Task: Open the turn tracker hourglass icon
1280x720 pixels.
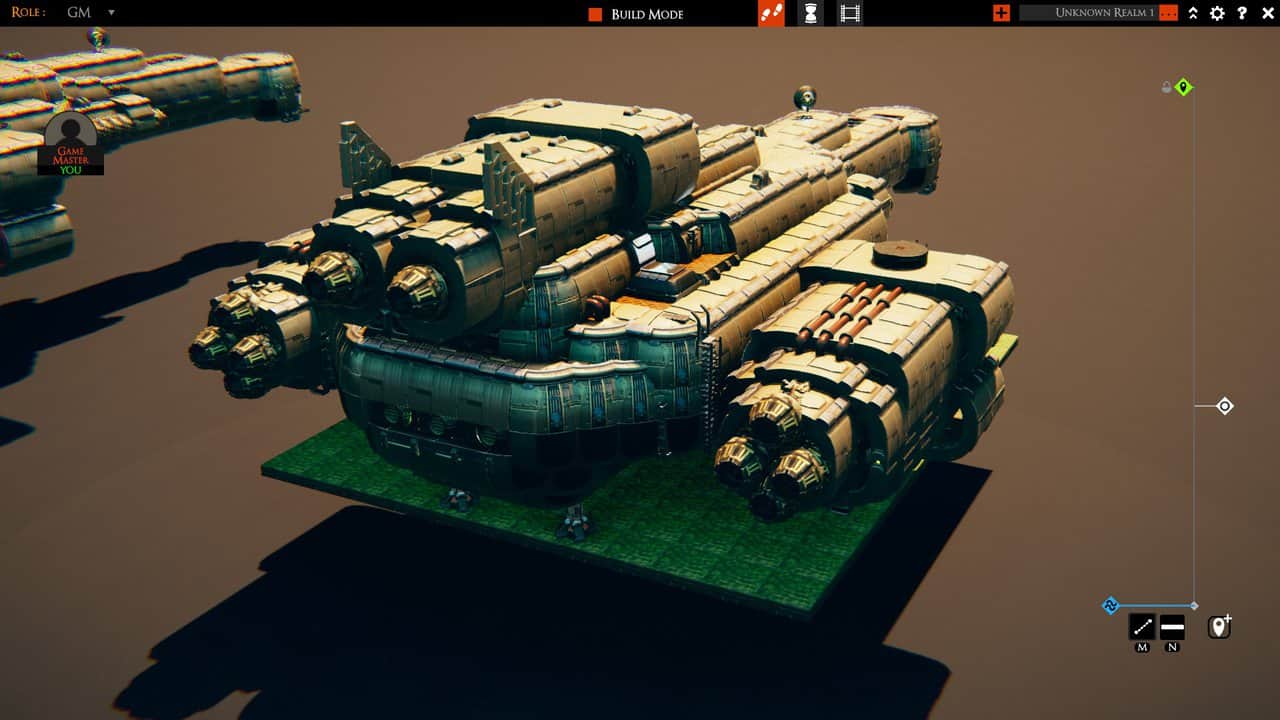Action: (810, 12)
